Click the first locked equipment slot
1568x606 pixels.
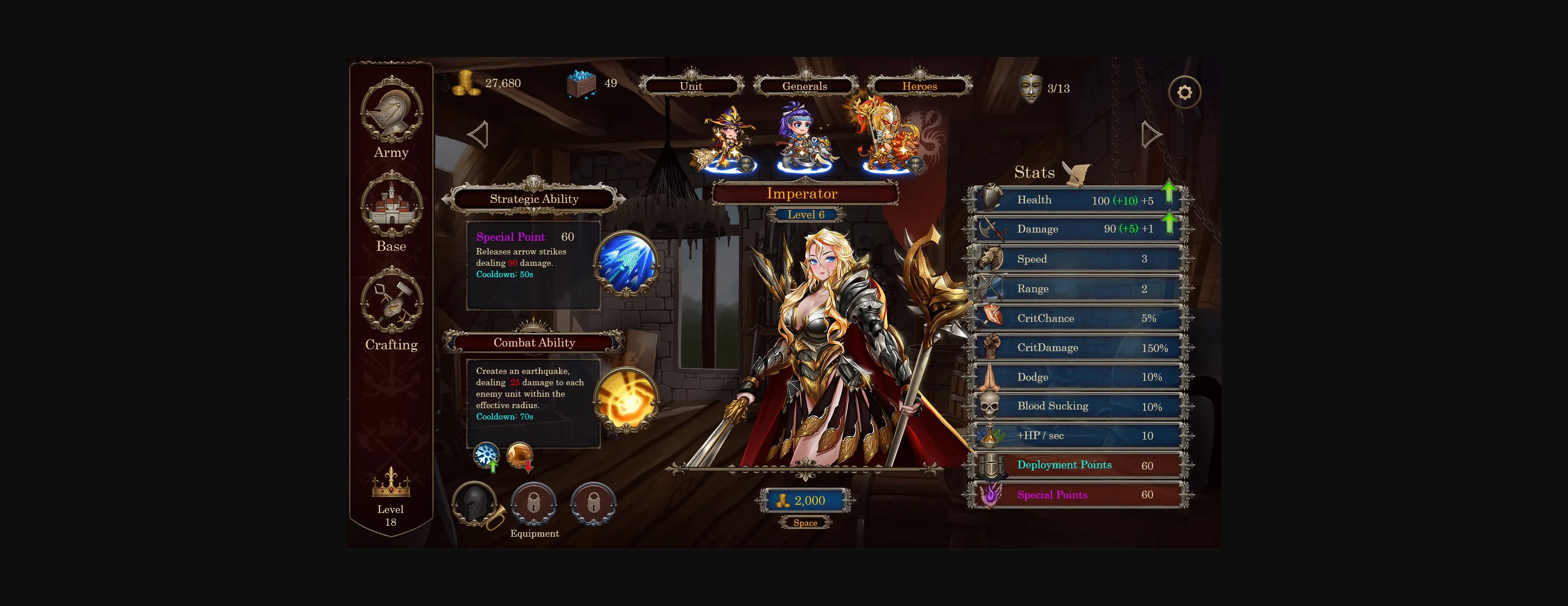534,504
